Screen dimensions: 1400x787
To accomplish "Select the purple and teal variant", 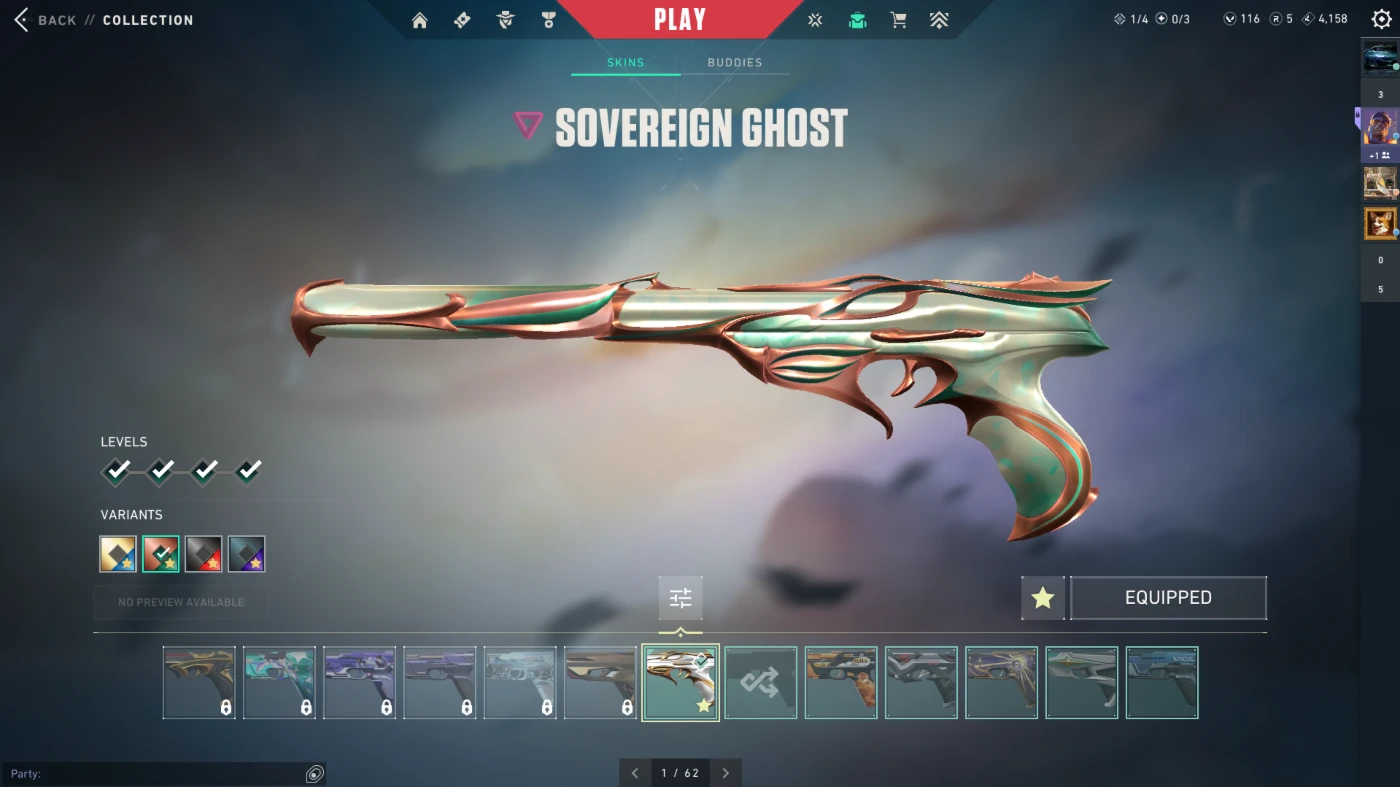I will (246, 554).
